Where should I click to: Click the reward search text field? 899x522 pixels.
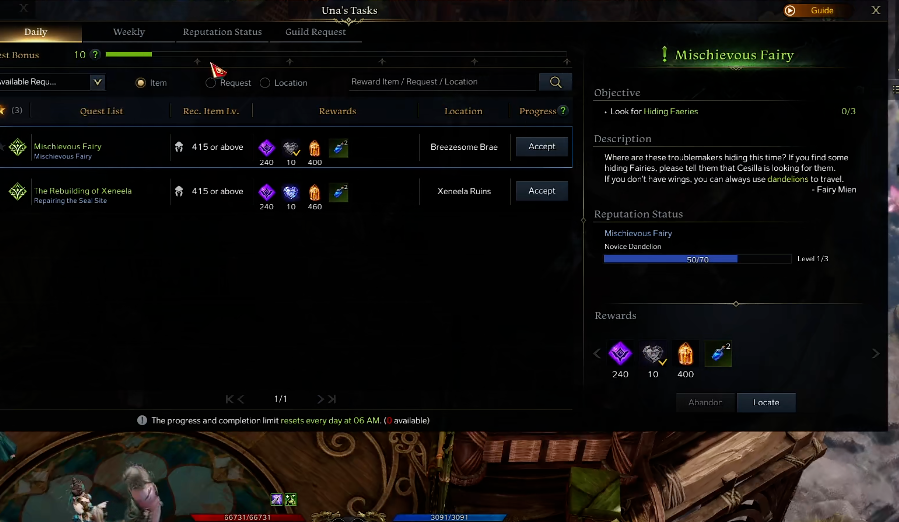tap(440, 82)
